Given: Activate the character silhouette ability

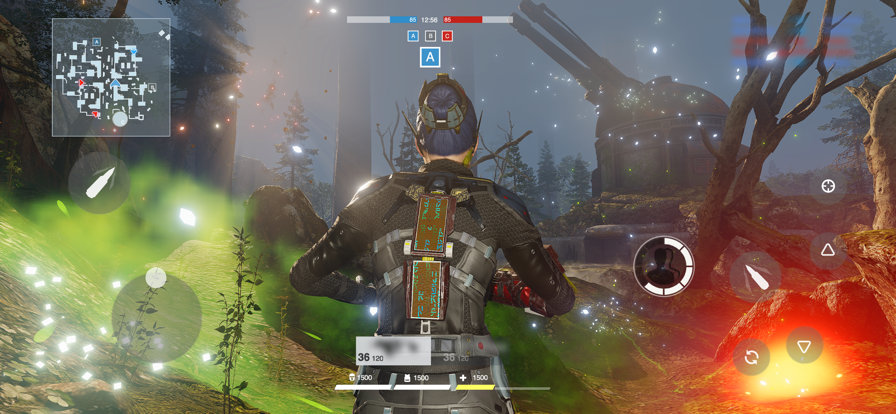Looking at the screenshot, I should coord(664,266).
